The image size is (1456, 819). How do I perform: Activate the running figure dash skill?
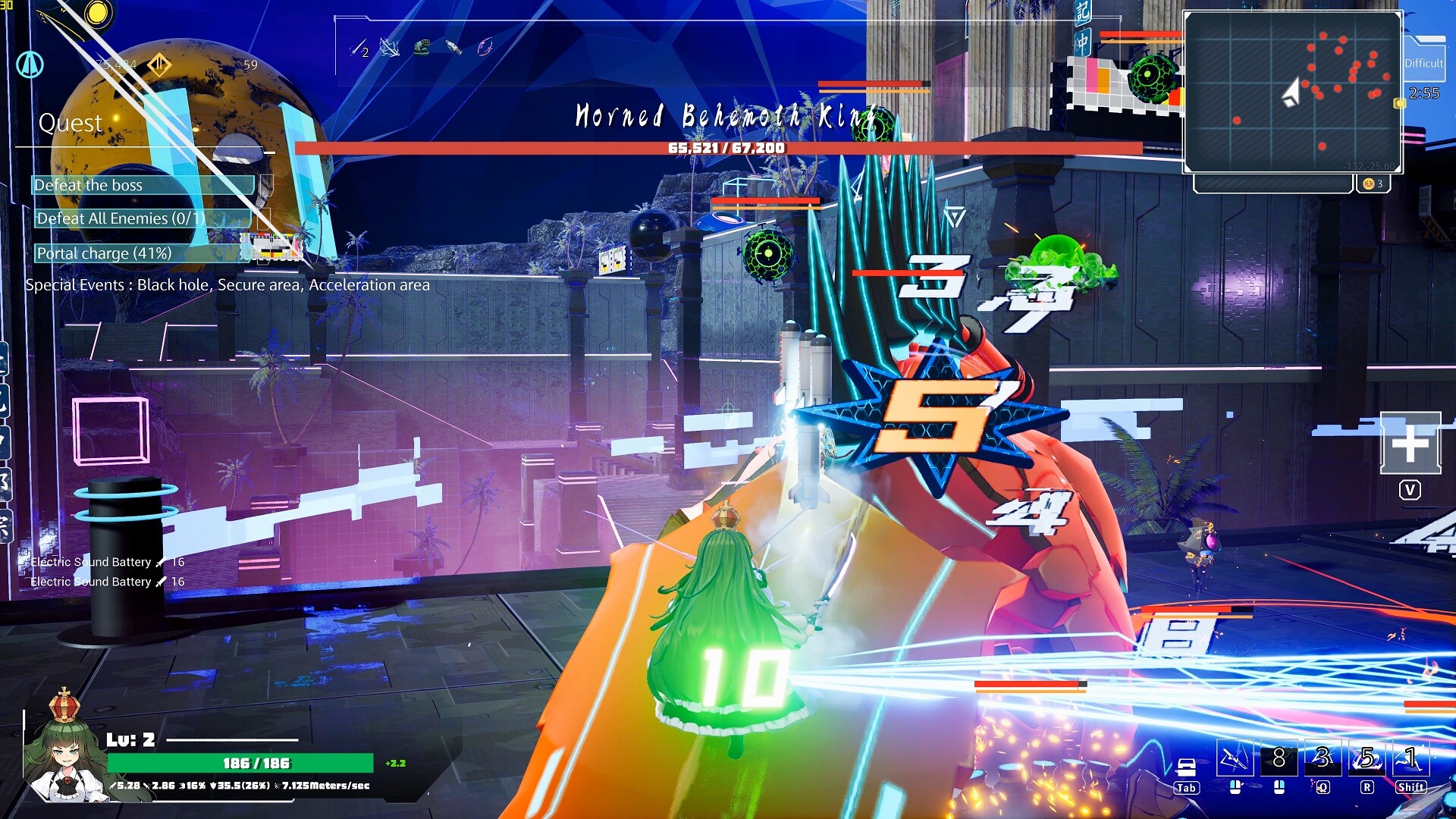[x=1410, y=758]
